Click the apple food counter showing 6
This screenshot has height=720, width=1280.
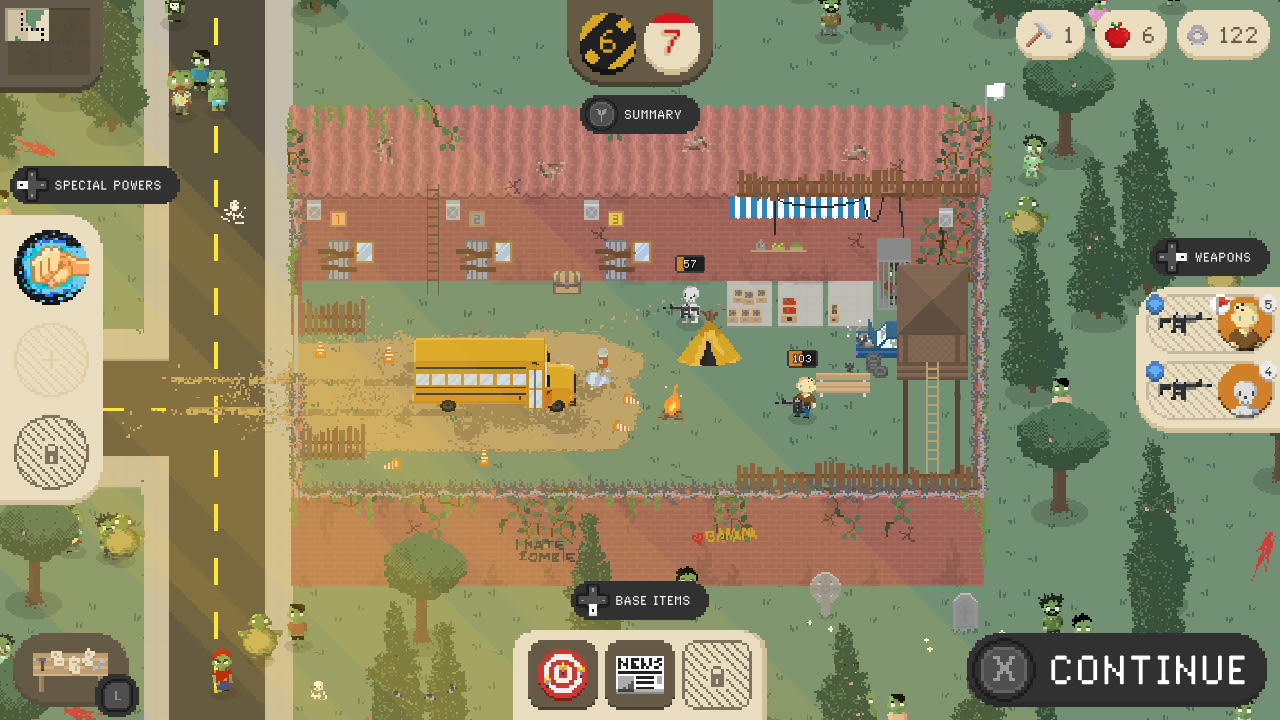click(1129, 34)
